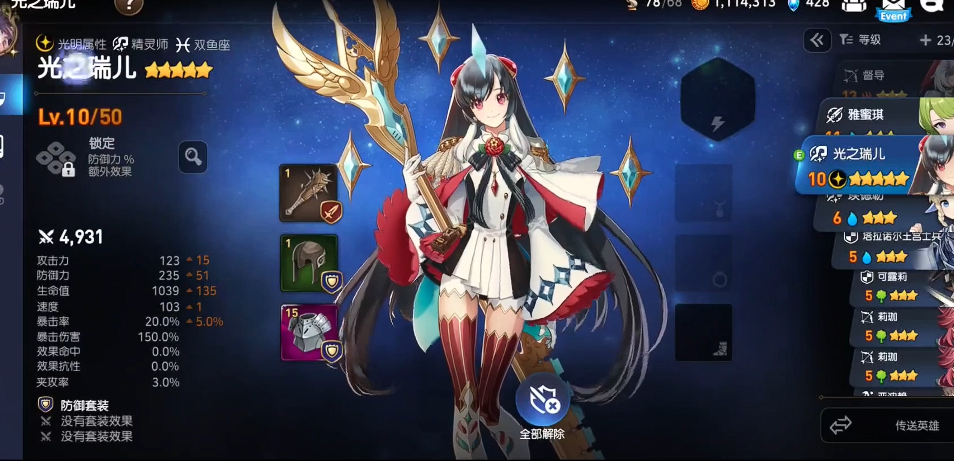Open the magnifying glass detail button
Viewport: 954px width, 461px height.
point(193,156)
